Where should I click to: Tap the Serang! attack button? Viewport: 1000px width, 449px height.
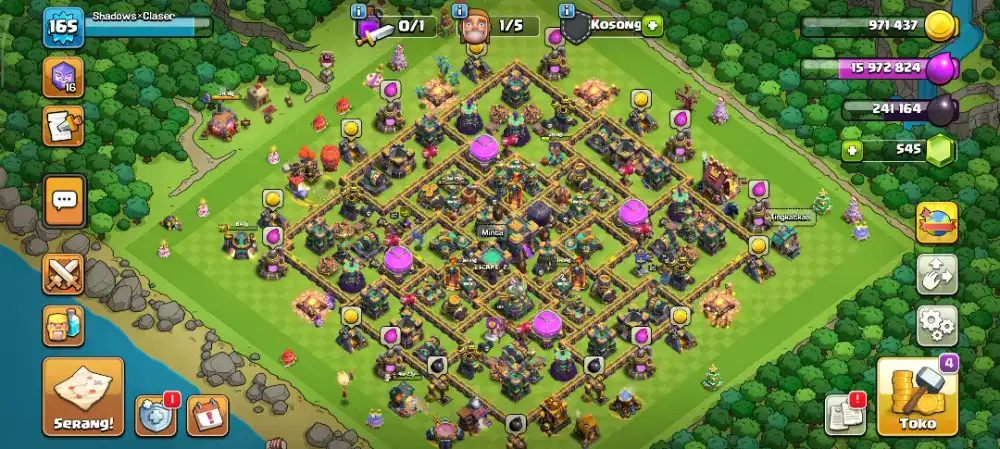83,396
